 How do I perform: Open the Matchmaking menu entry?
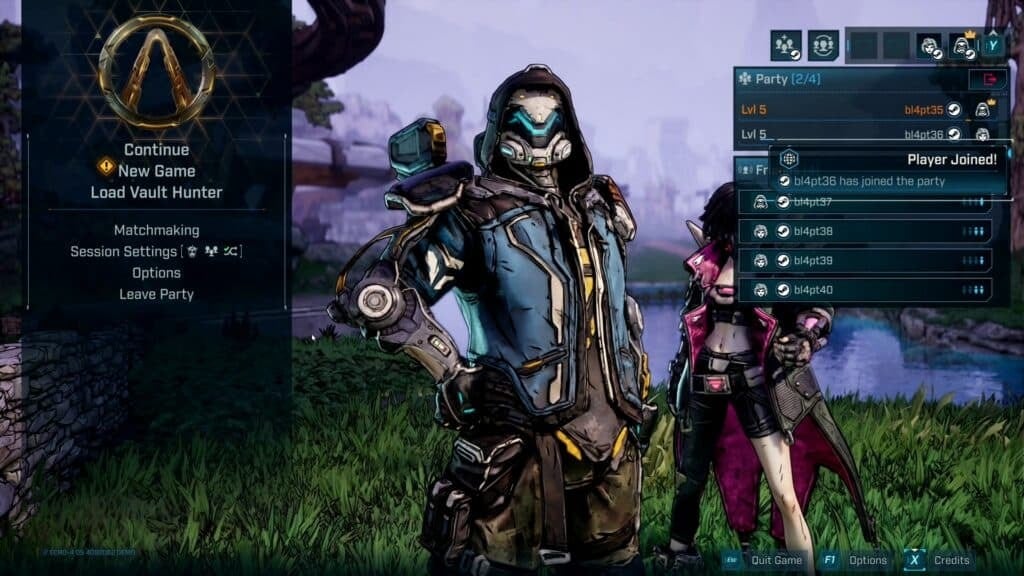click(156, 230)
